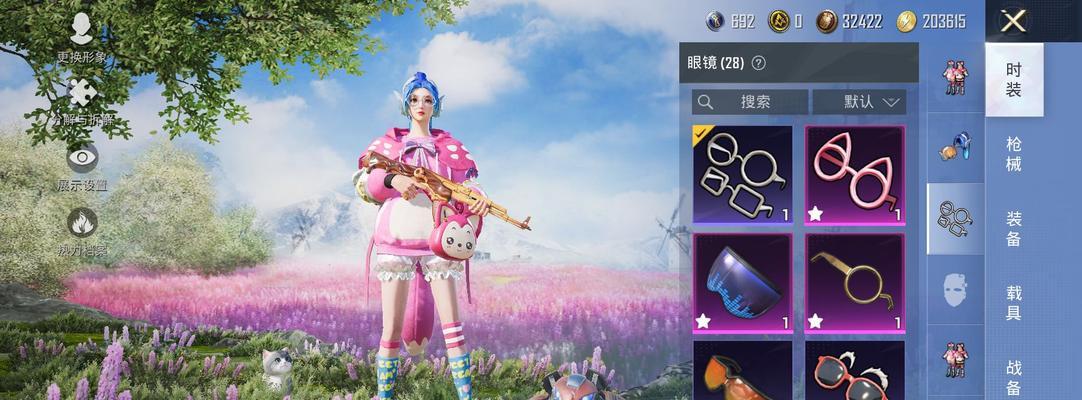Select the blue digital visor
This screenshot has height=400, width=1082.
[742, 282]
